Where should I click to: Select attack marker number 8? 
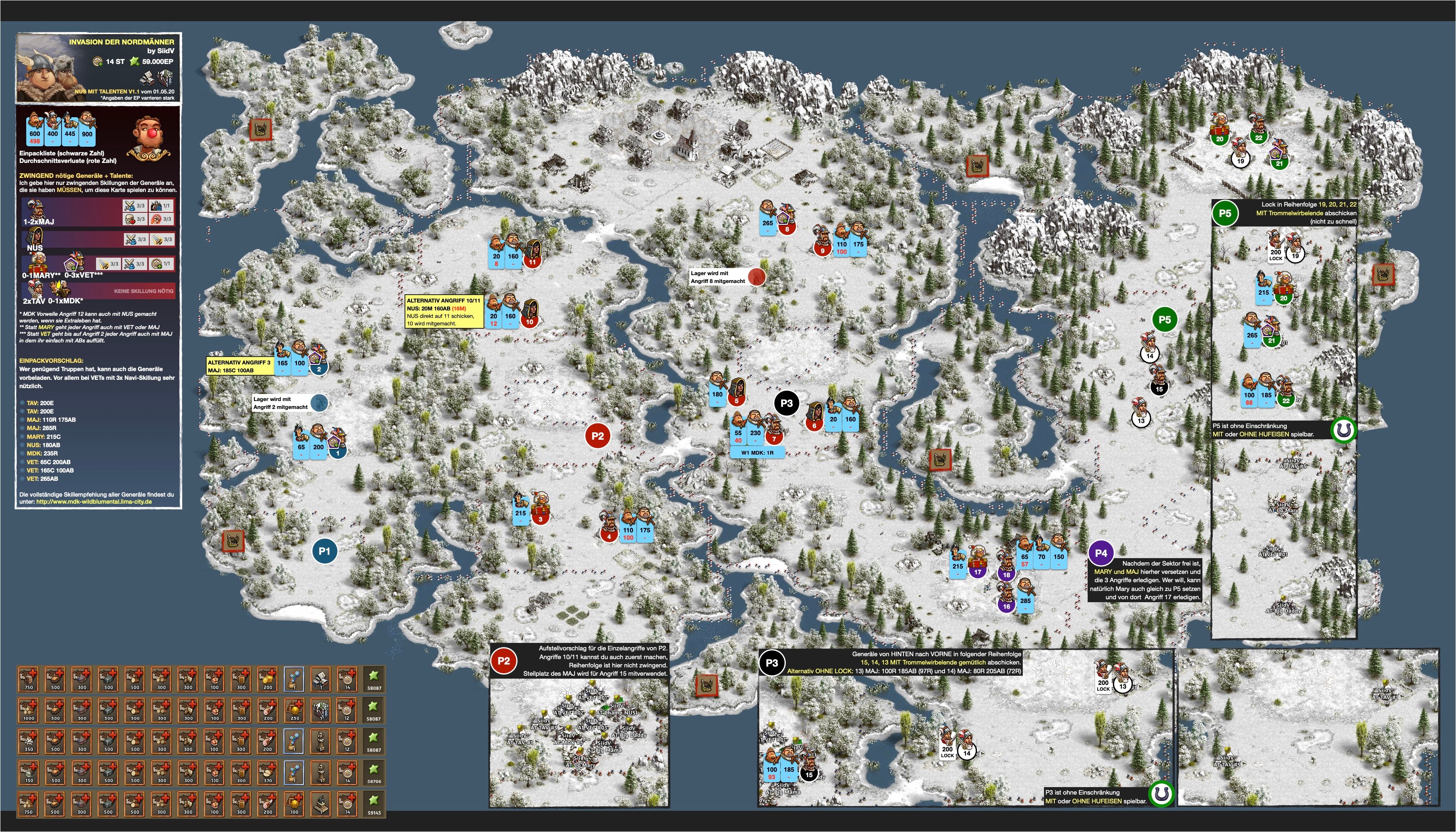pos(787,229)
